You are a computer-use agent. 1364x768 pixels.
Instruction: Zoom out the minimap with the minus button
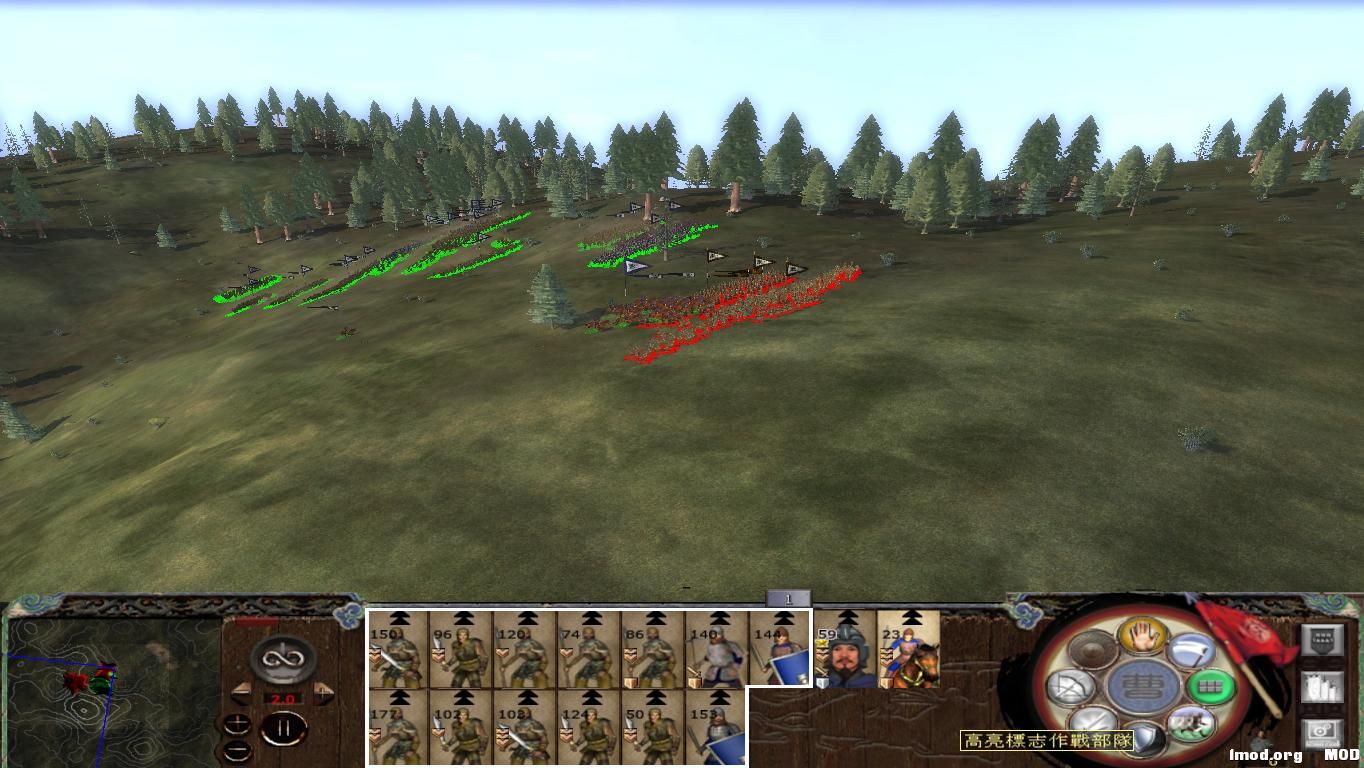coord(237,750)
